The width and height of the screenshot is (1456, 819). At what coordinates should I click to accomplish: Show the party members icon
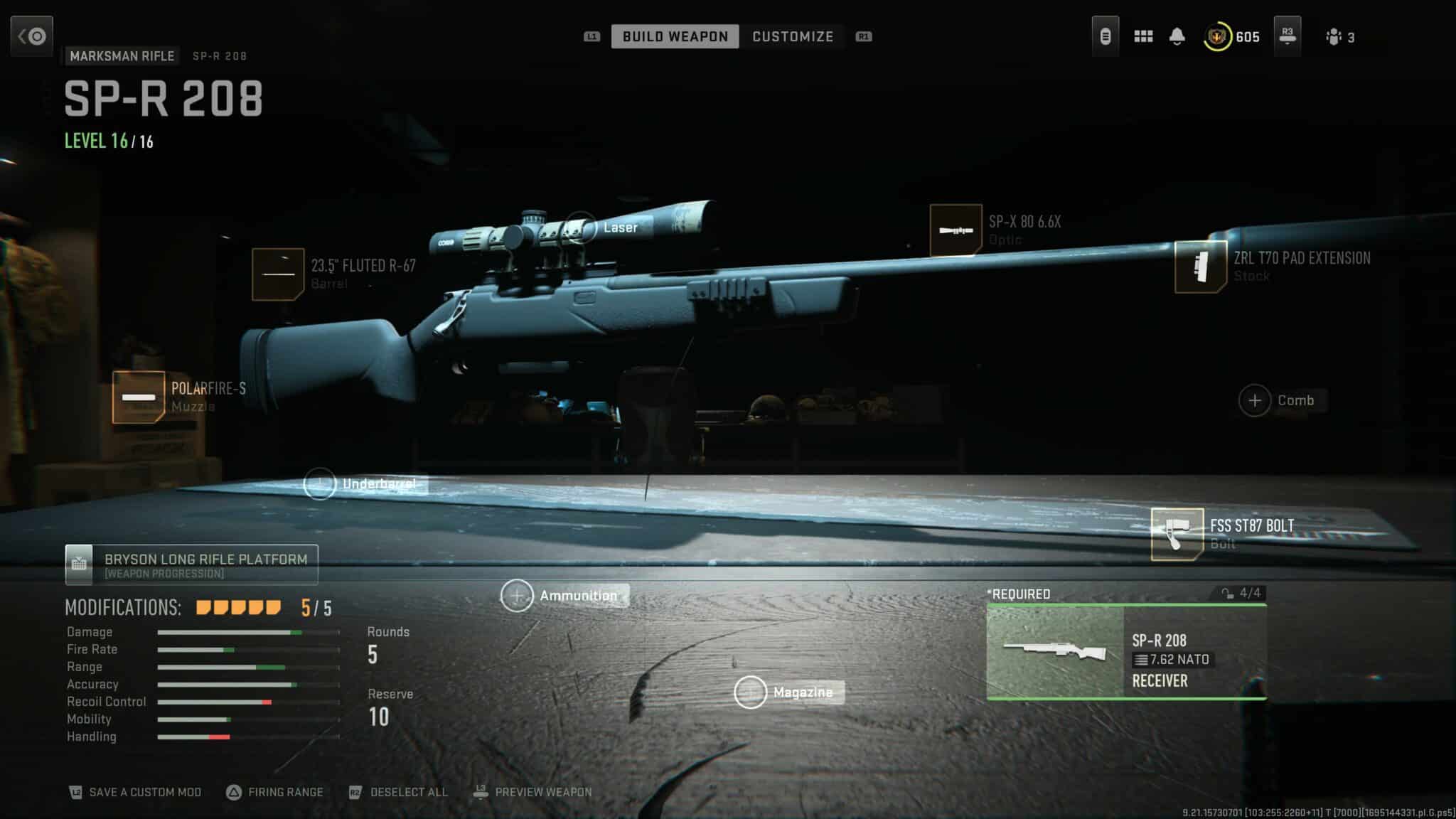point(1334,37)
